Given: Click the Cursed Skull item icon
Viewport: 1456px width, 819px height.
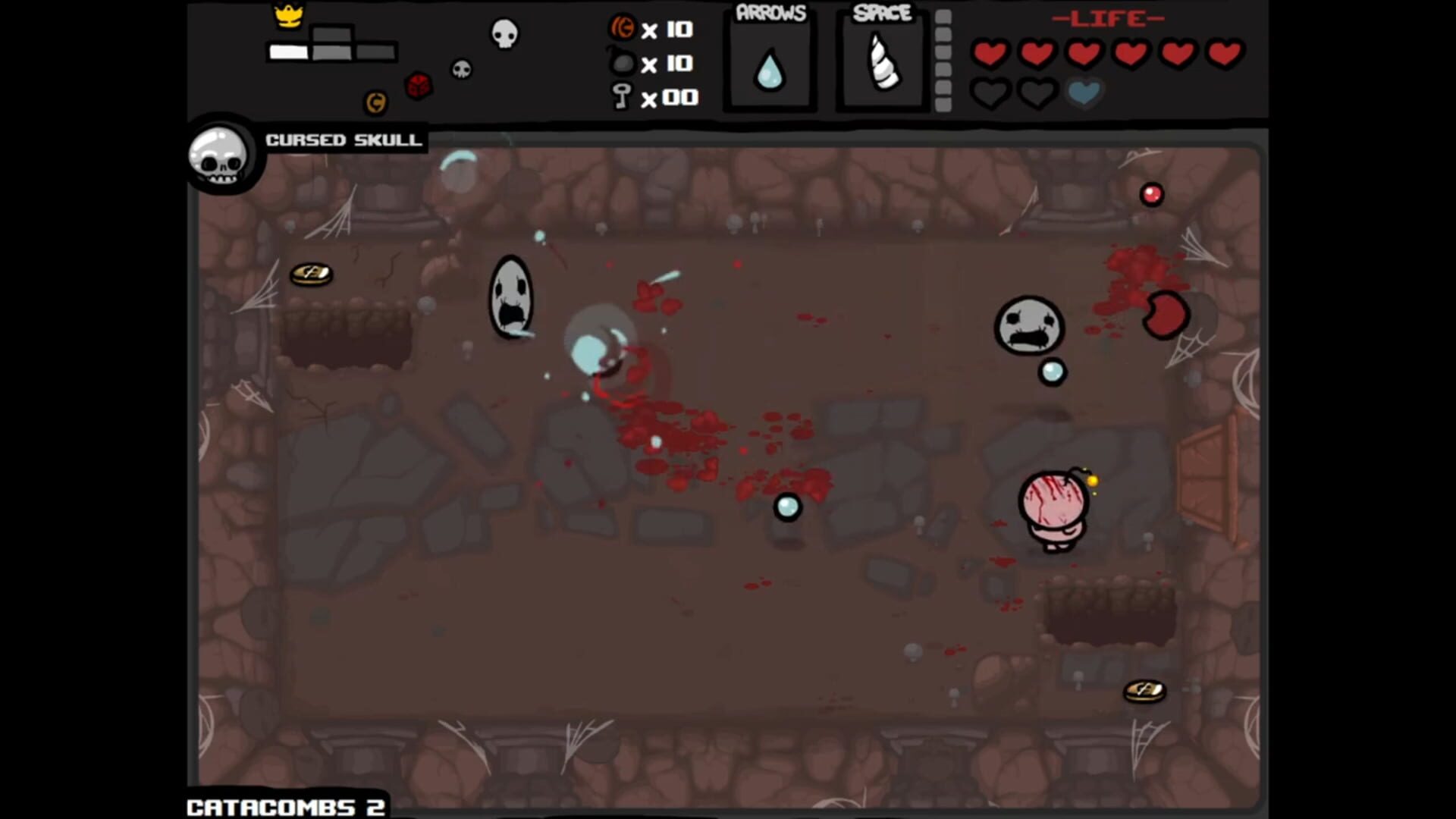Looking at the screenshot, I should click(221, 157).
